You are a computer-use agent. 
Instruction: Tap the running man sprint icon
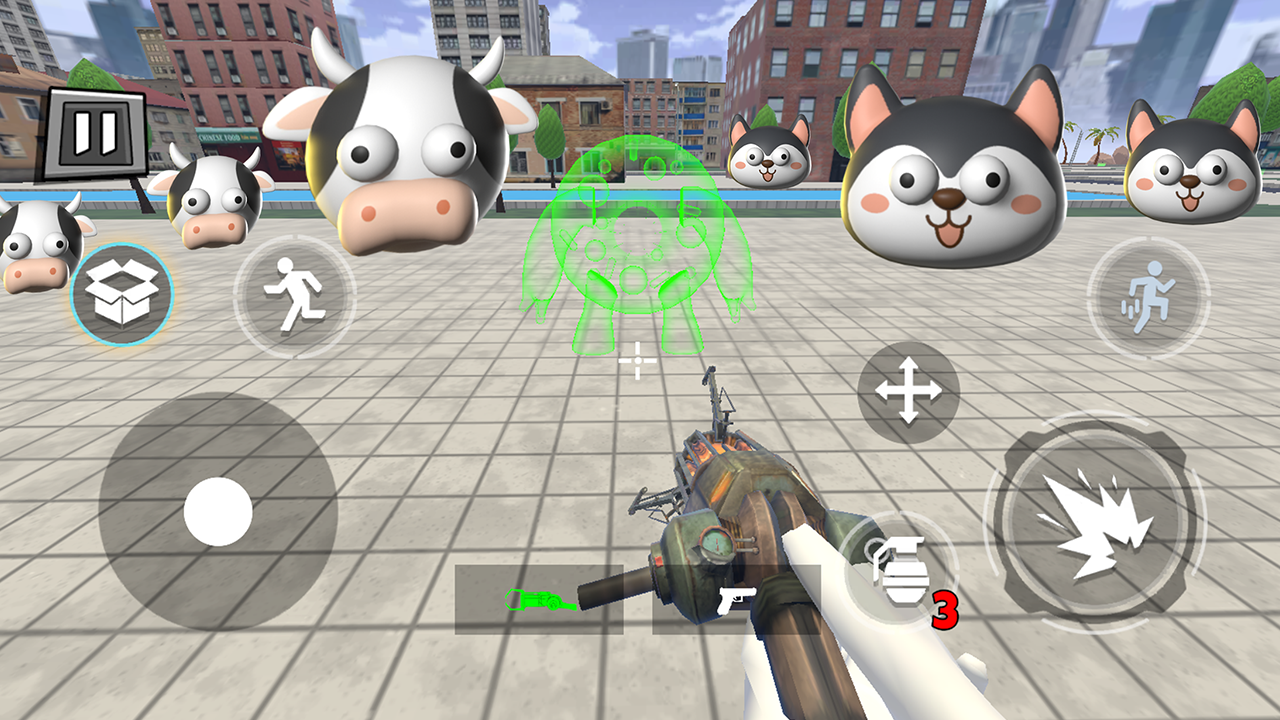click(x=295, y=295)
